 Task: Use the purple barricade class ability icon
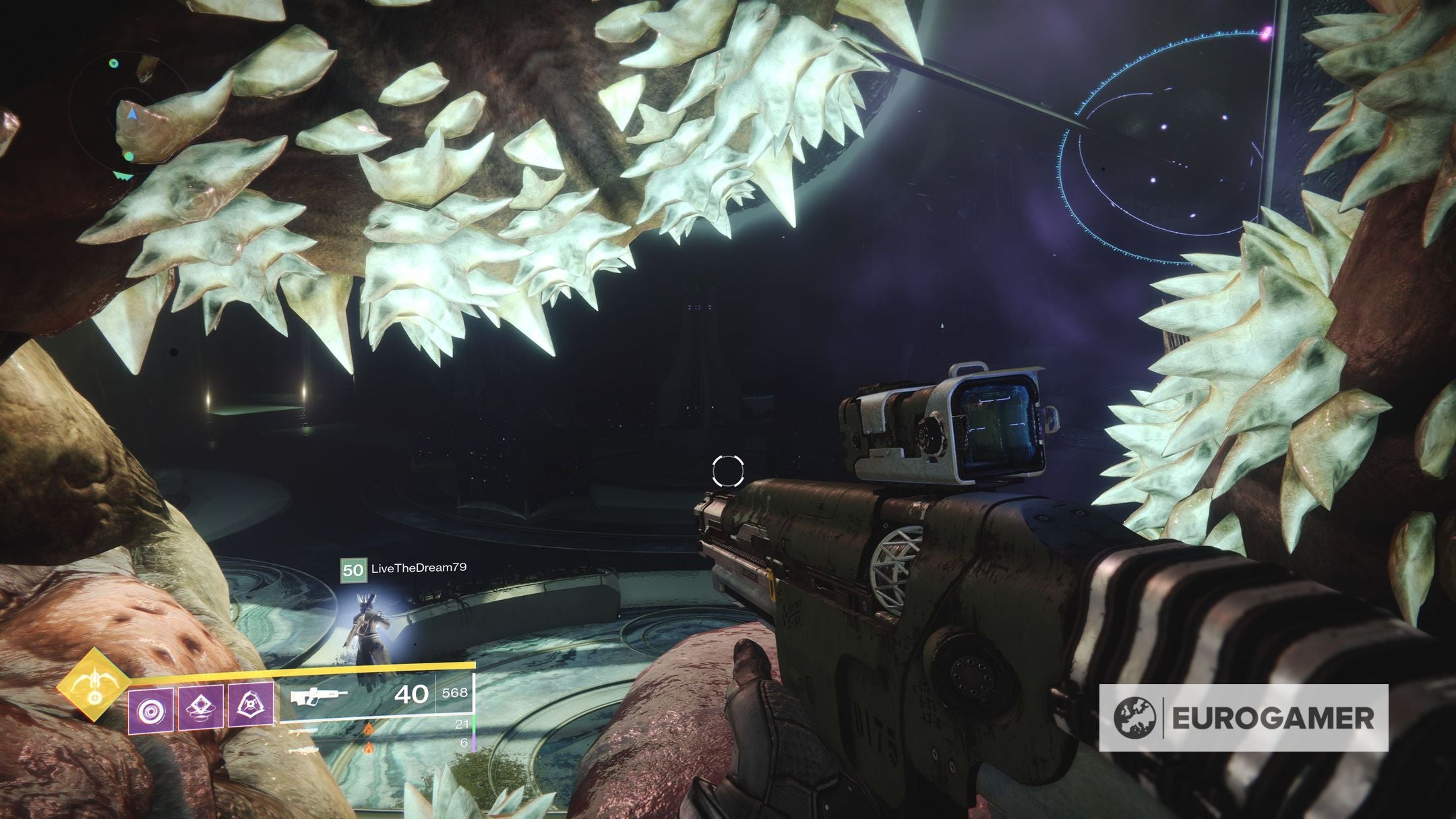251,706
